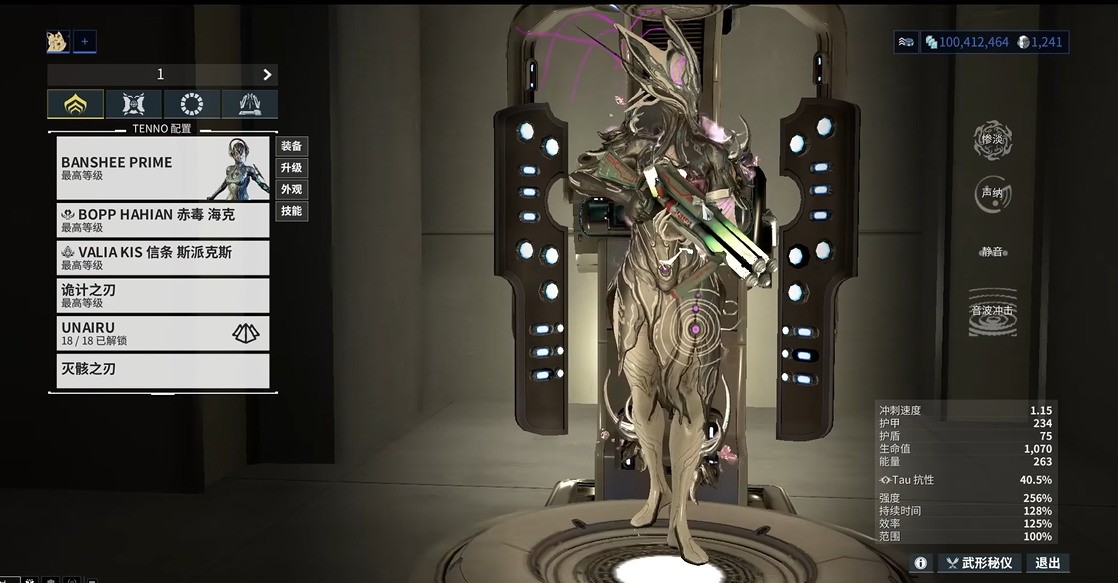Exit the arsenal with 退出
This screenshot has width=1118, height=583.
1047,563
